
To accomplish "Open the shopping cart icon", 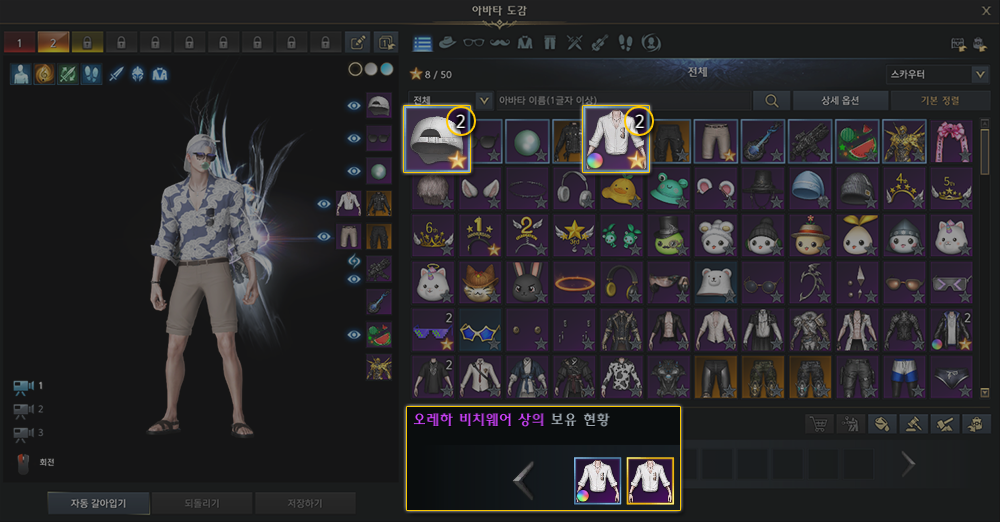I will click(x=819, y=424).
